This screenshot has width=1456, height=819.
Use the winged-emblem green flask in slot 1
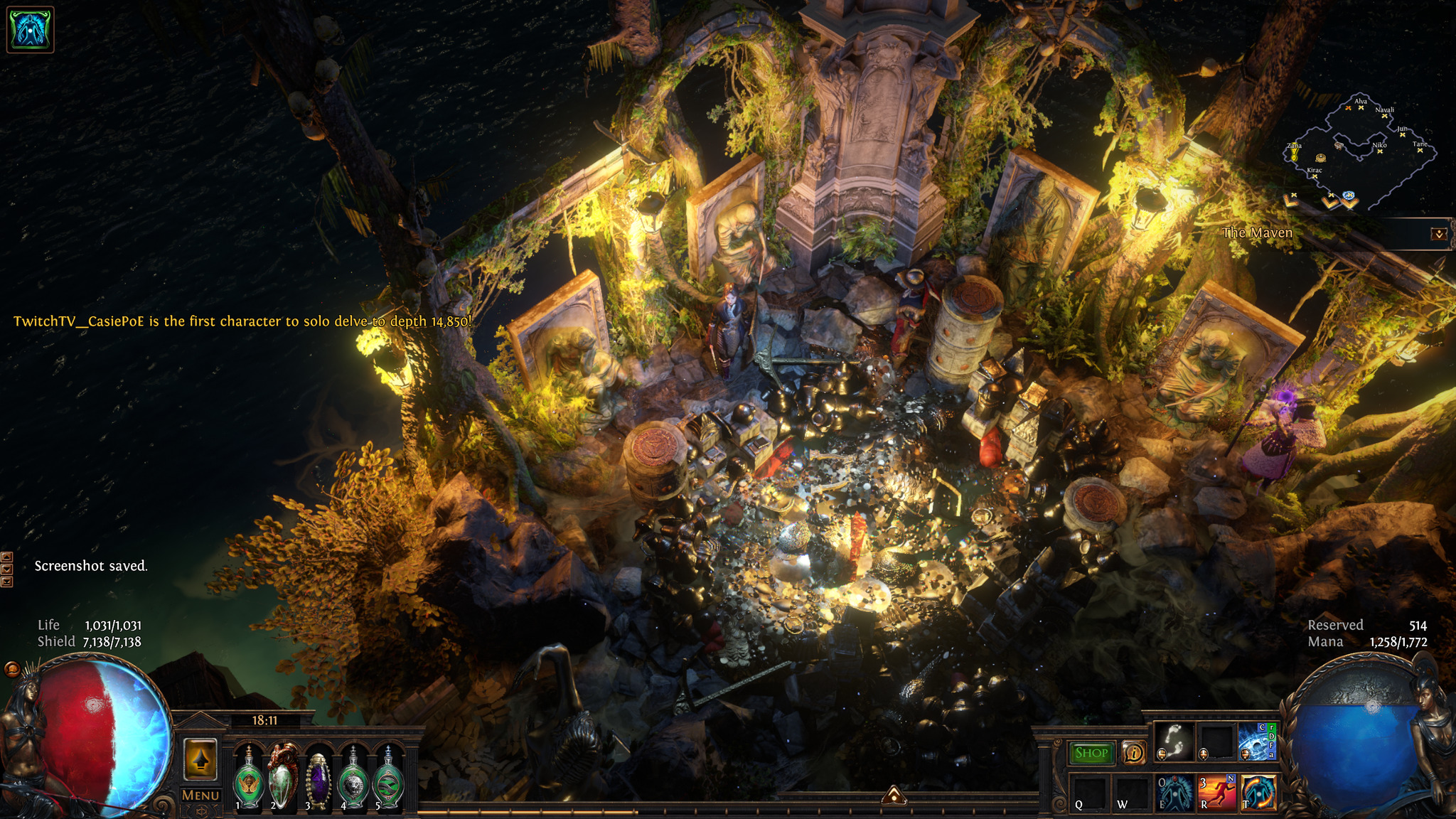[249, 780]
